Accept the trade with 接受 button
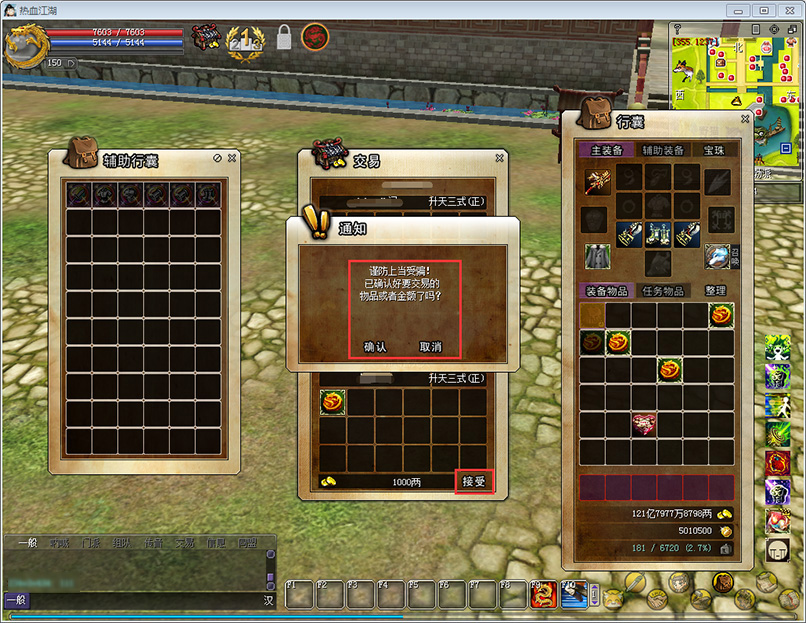Screen dimensions: 806x623 (473, 482)
